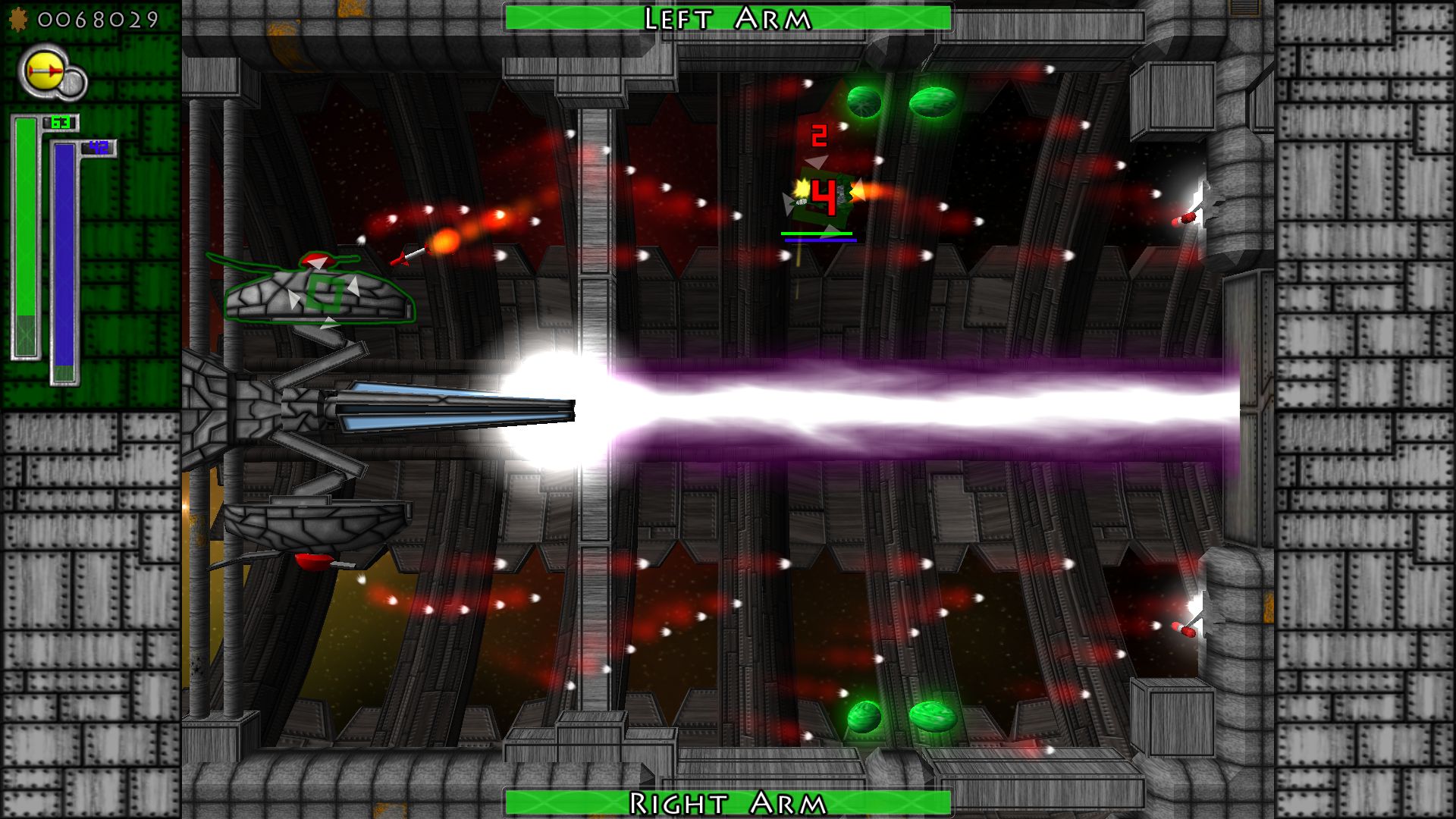The height and width of the screenshot is (819, 1456).
Task: Click the red number 2 pickup marker
Action: pos(819,136)
